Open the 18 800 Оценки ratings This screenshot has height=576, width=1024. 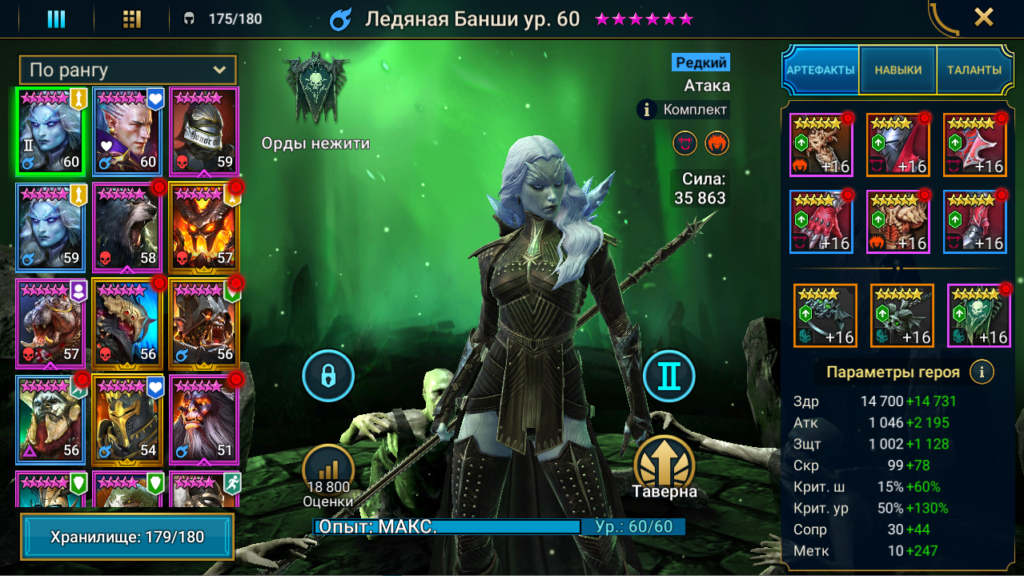click(x=328, y=475)
